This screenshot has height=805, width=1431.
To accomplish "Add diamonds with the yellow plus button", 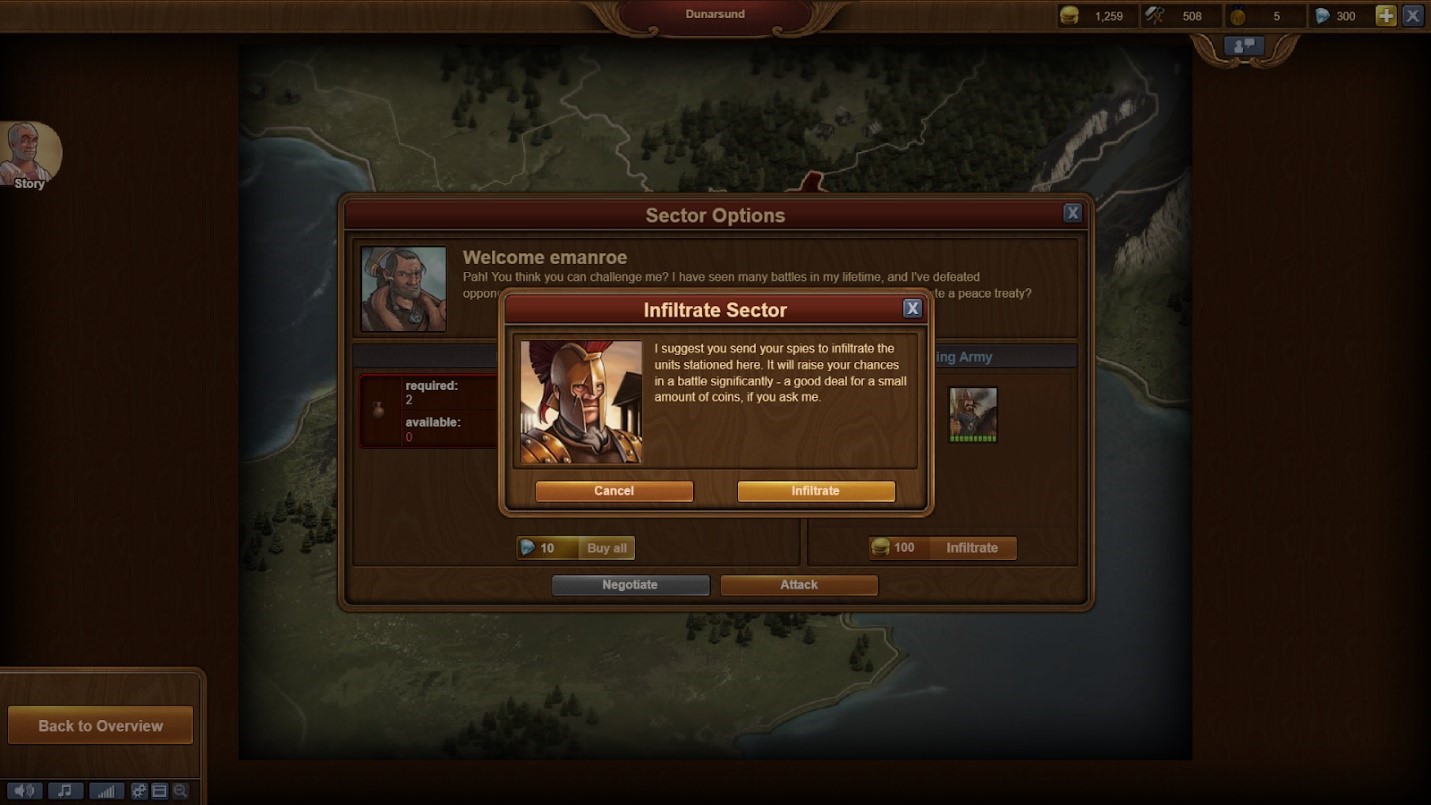I will pos(1385,15).
